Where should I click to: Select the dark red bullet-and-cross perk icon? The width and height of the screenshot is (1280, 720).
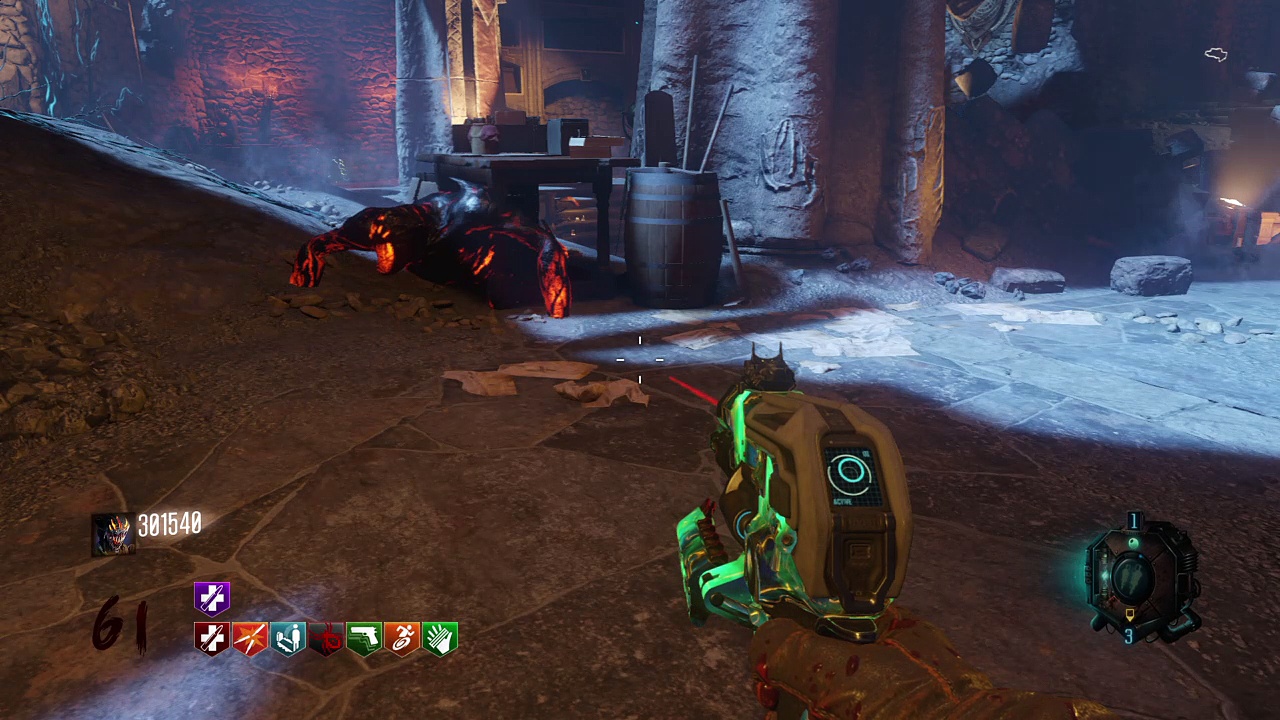[212, 638]
